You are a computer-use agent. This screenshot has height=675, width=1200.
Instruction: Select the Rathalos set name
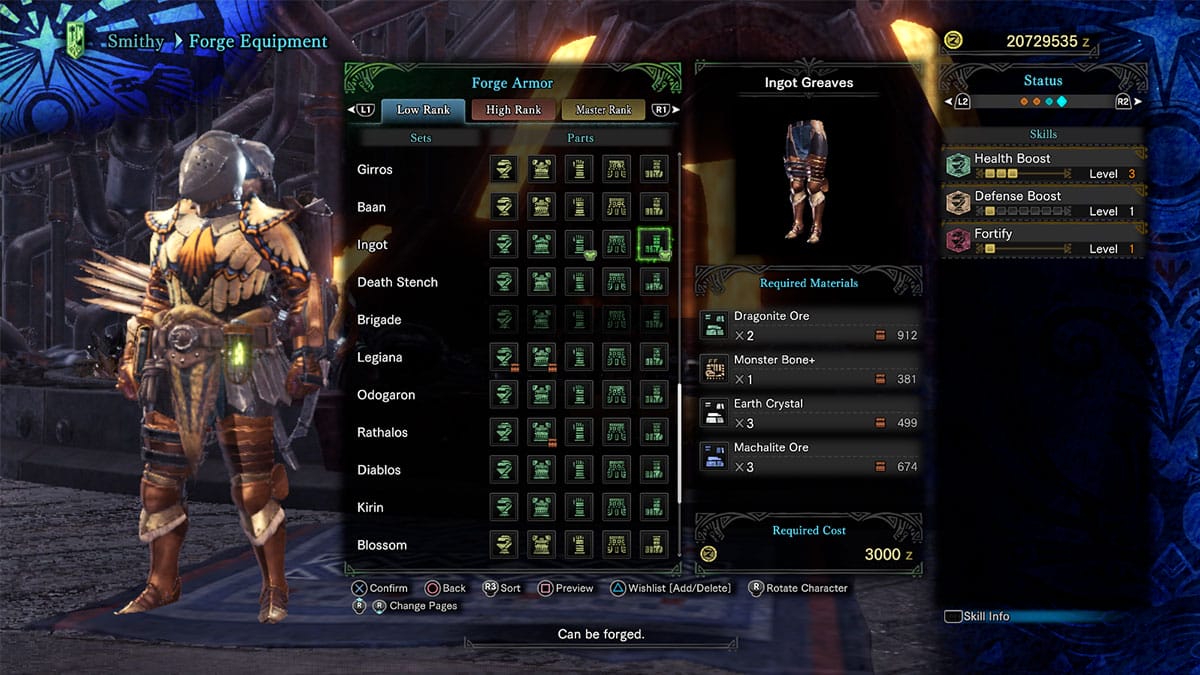[x=383, y=432]
